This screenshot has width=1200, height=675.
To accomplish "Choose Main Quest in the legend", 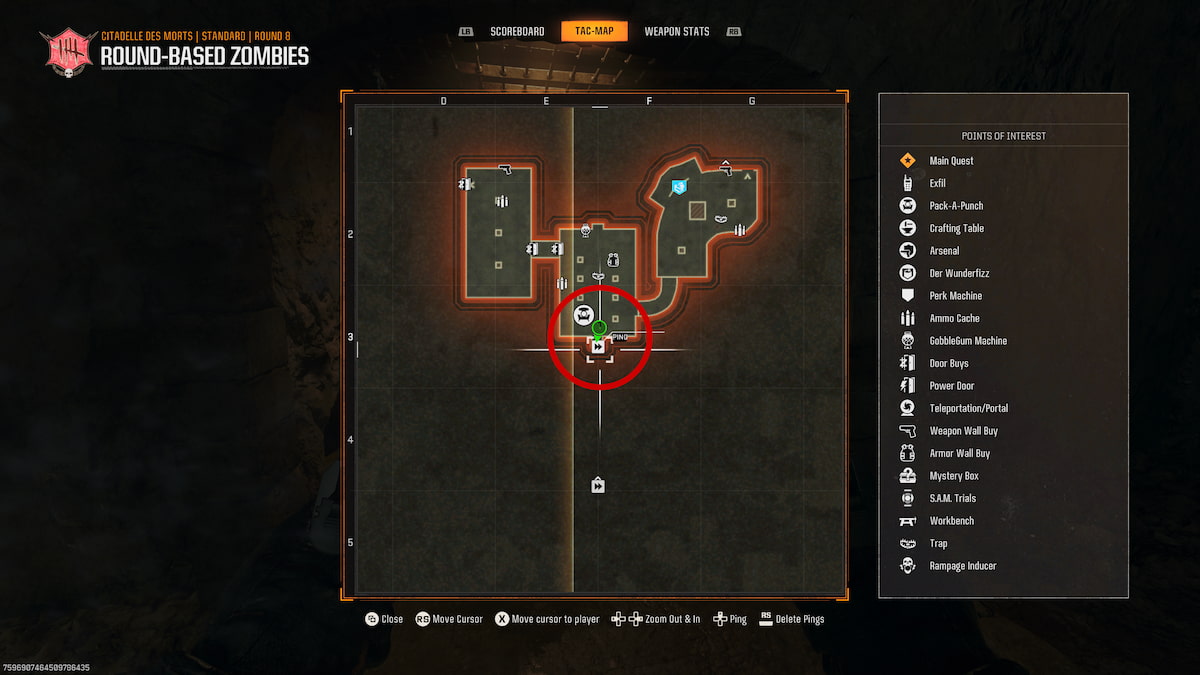I will coord(950,161).
